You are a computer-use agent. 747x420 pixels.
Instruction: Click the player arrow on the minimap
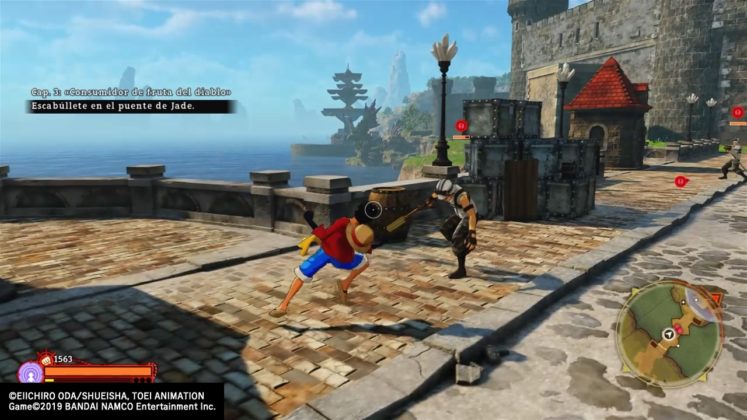667,335
